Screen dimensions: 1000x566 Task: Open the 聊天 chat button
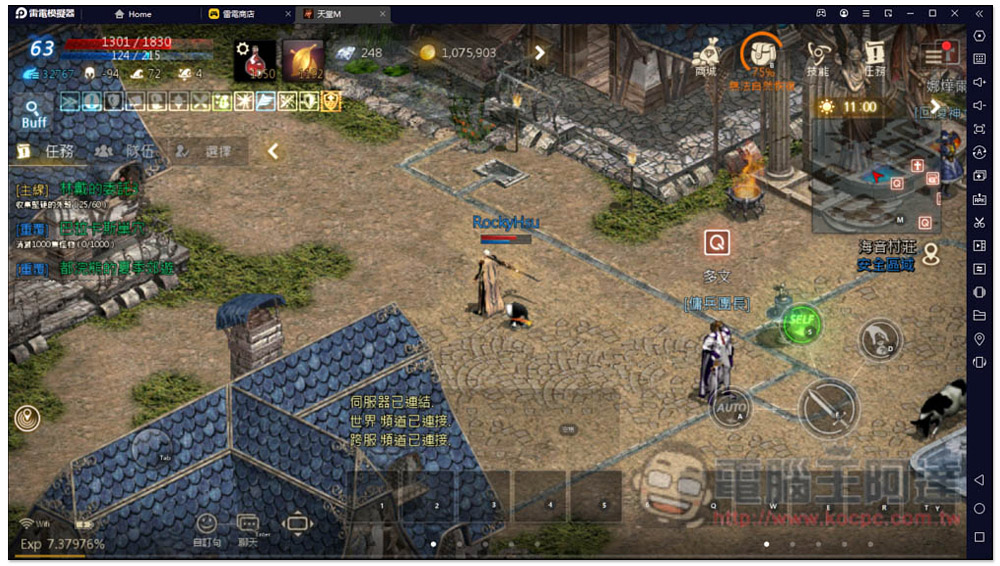[x=248, y=526]
